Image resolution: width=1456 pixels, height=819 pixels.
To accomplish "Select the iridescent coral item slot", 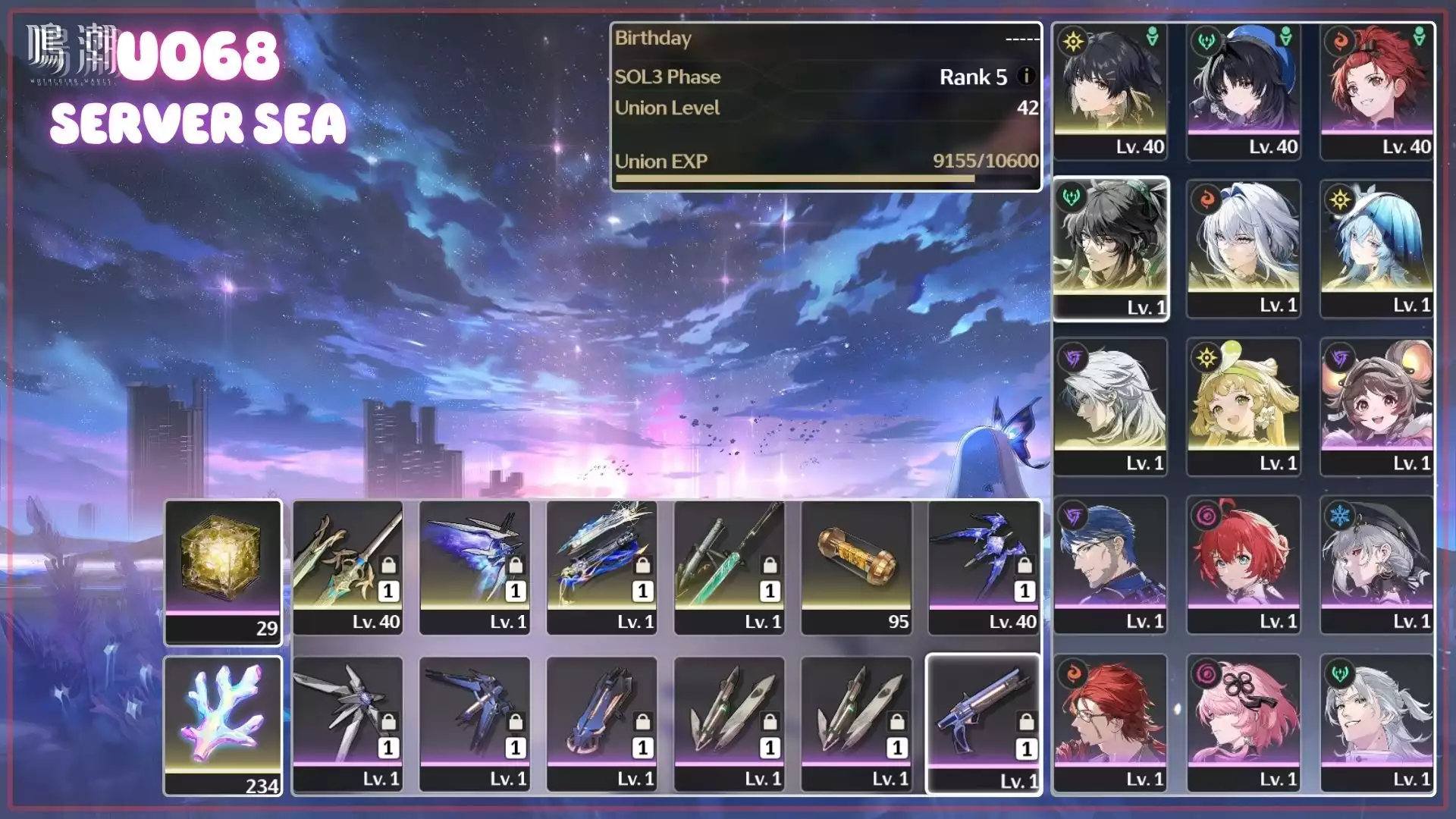I will coord(223,726).
